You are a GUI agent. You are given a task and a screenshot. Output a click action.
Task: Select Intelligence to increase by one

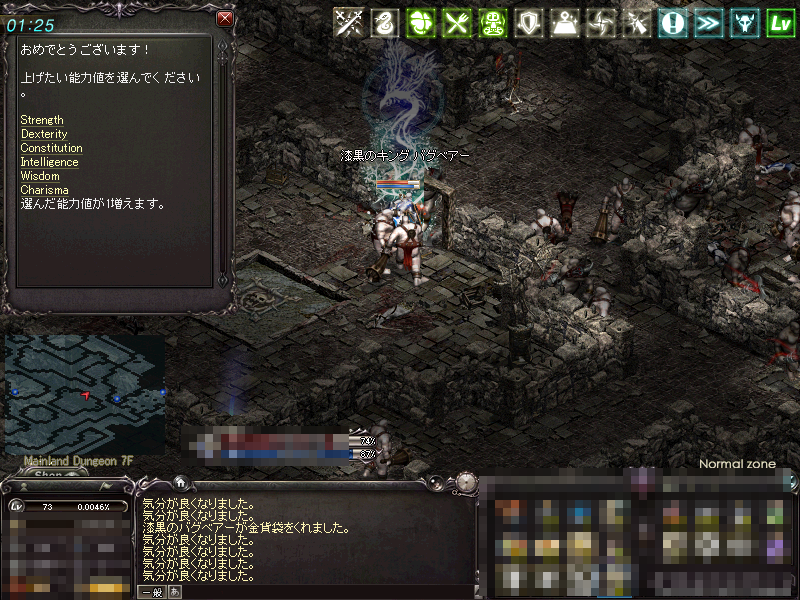(49, 162)
